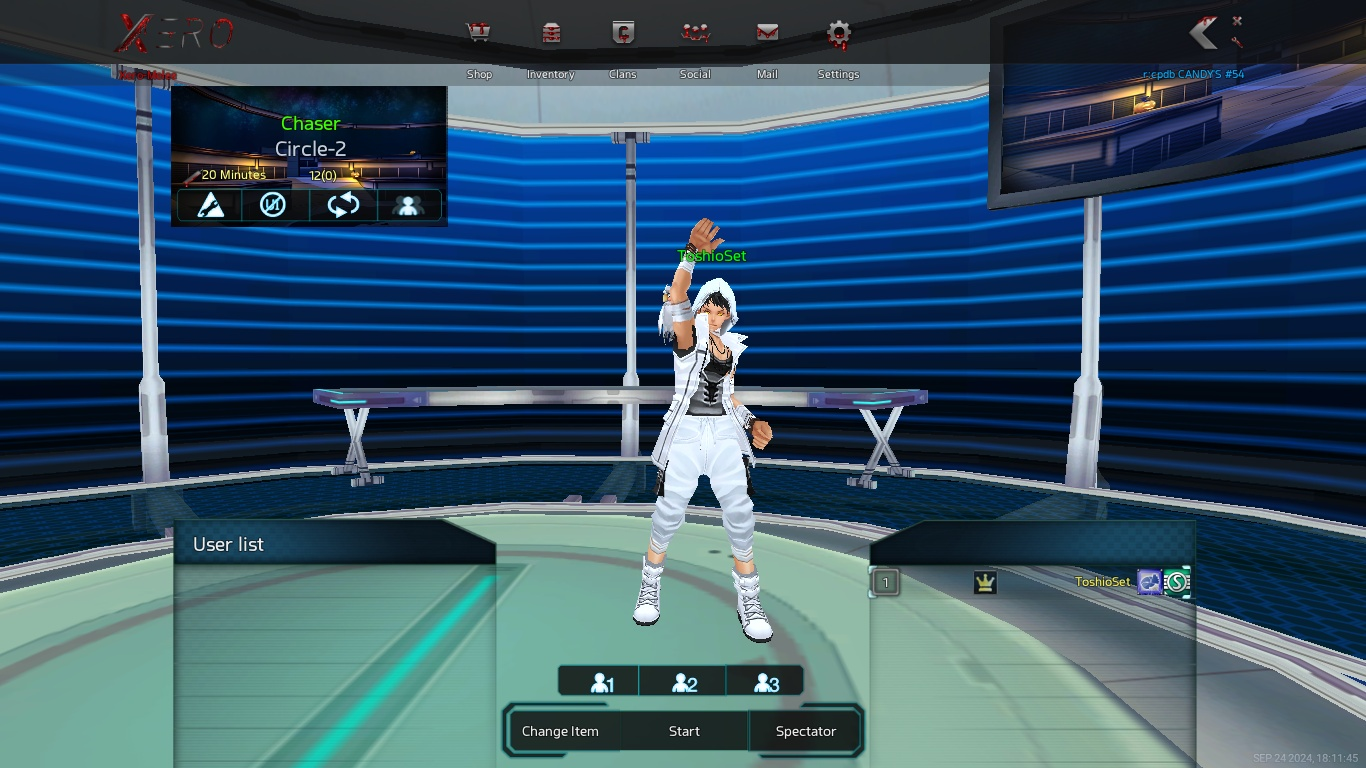Click the circular arrows swap icon
Screen dimensions: 1366x768
coord(343,205)
